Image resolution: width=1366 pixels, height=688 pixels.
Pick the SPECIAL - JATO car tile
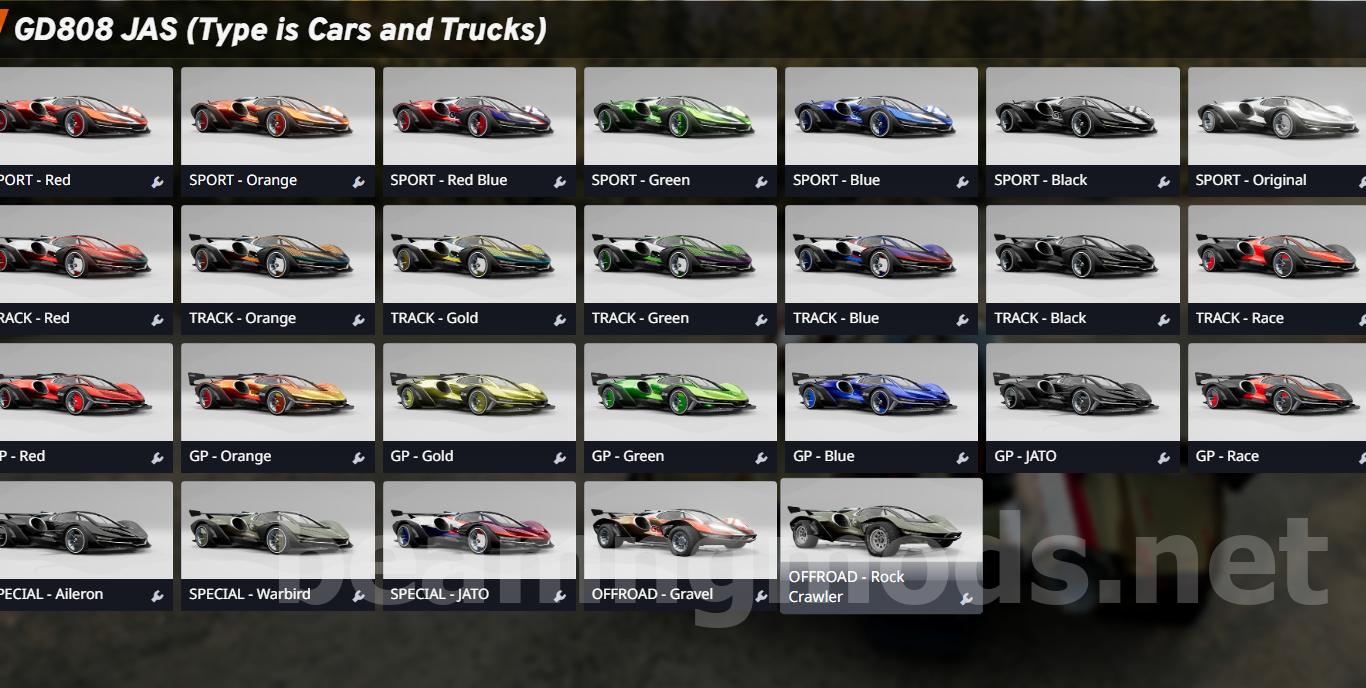(479, 532)
